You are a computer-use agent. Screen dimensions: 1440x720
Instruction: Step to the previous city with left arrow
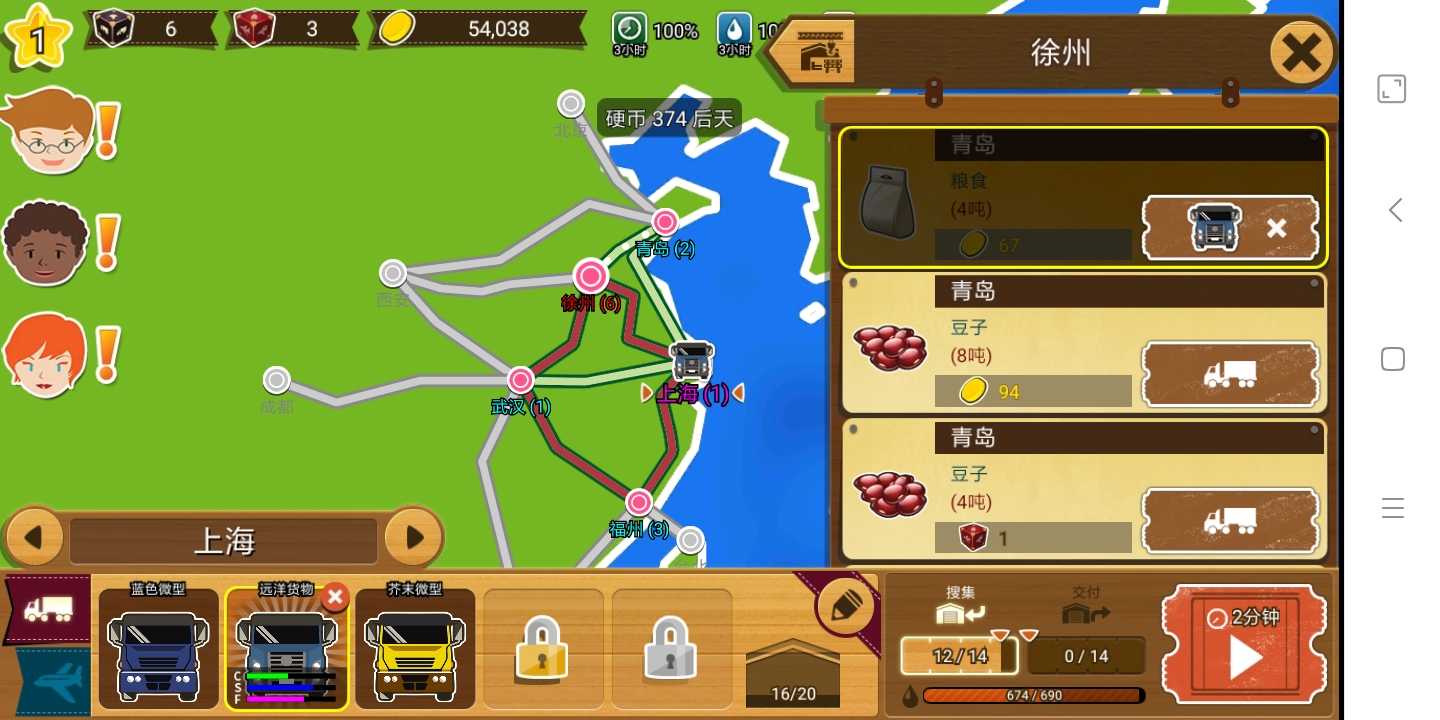click(36, 538)
